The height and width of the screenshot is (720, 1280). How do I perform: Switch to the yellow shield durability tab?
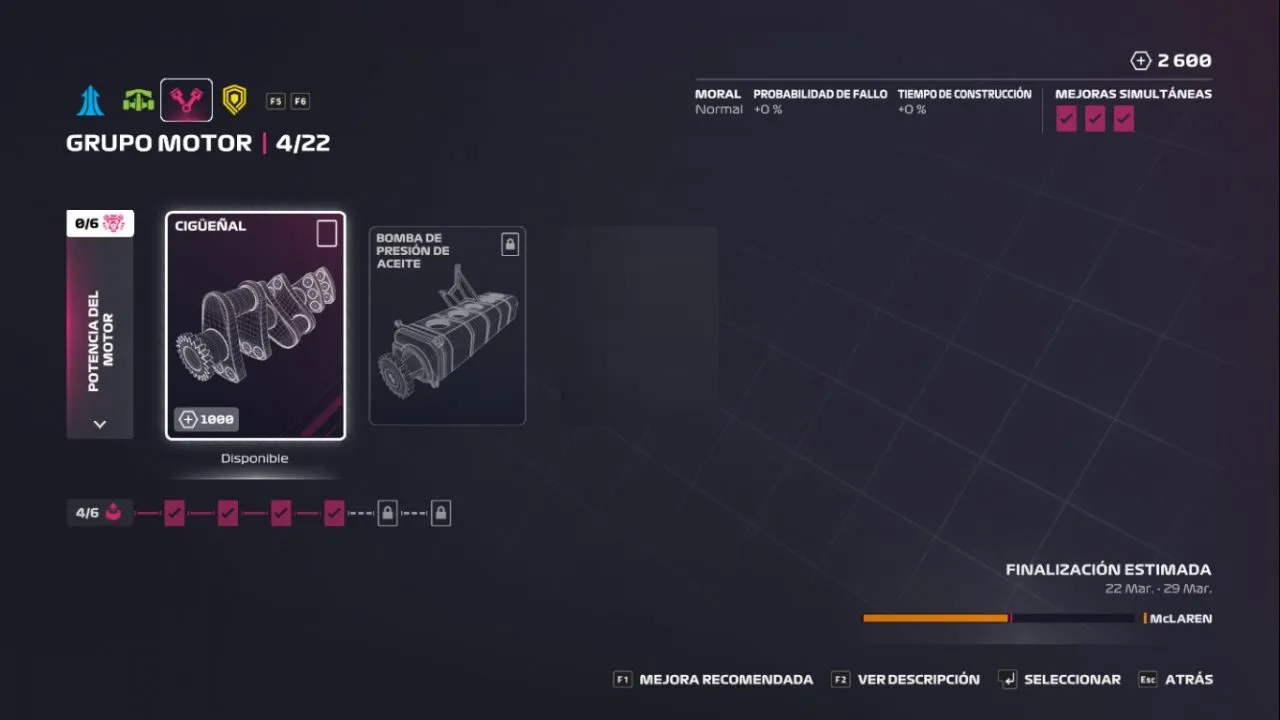click(x=234, y=100)
